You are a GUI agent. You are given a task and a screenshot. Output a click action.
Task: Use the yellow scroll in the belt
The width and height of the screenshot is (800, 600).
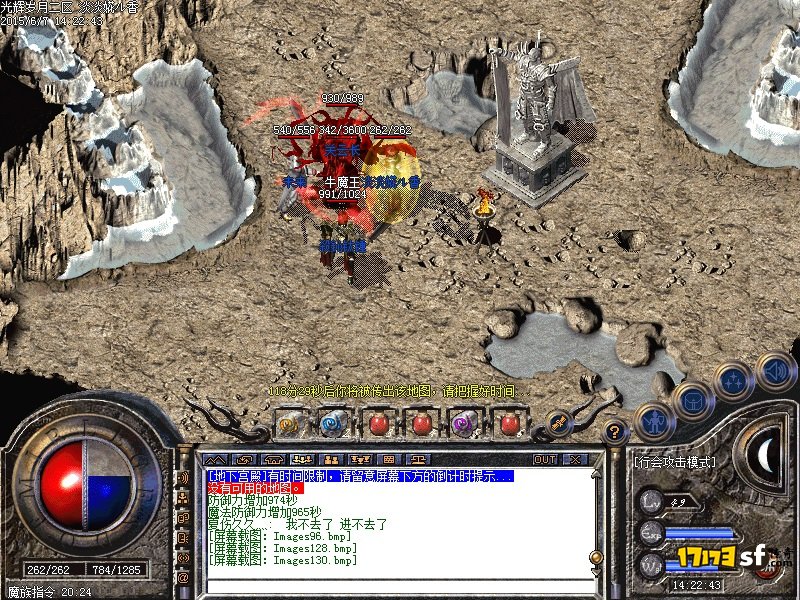[289, 424]
